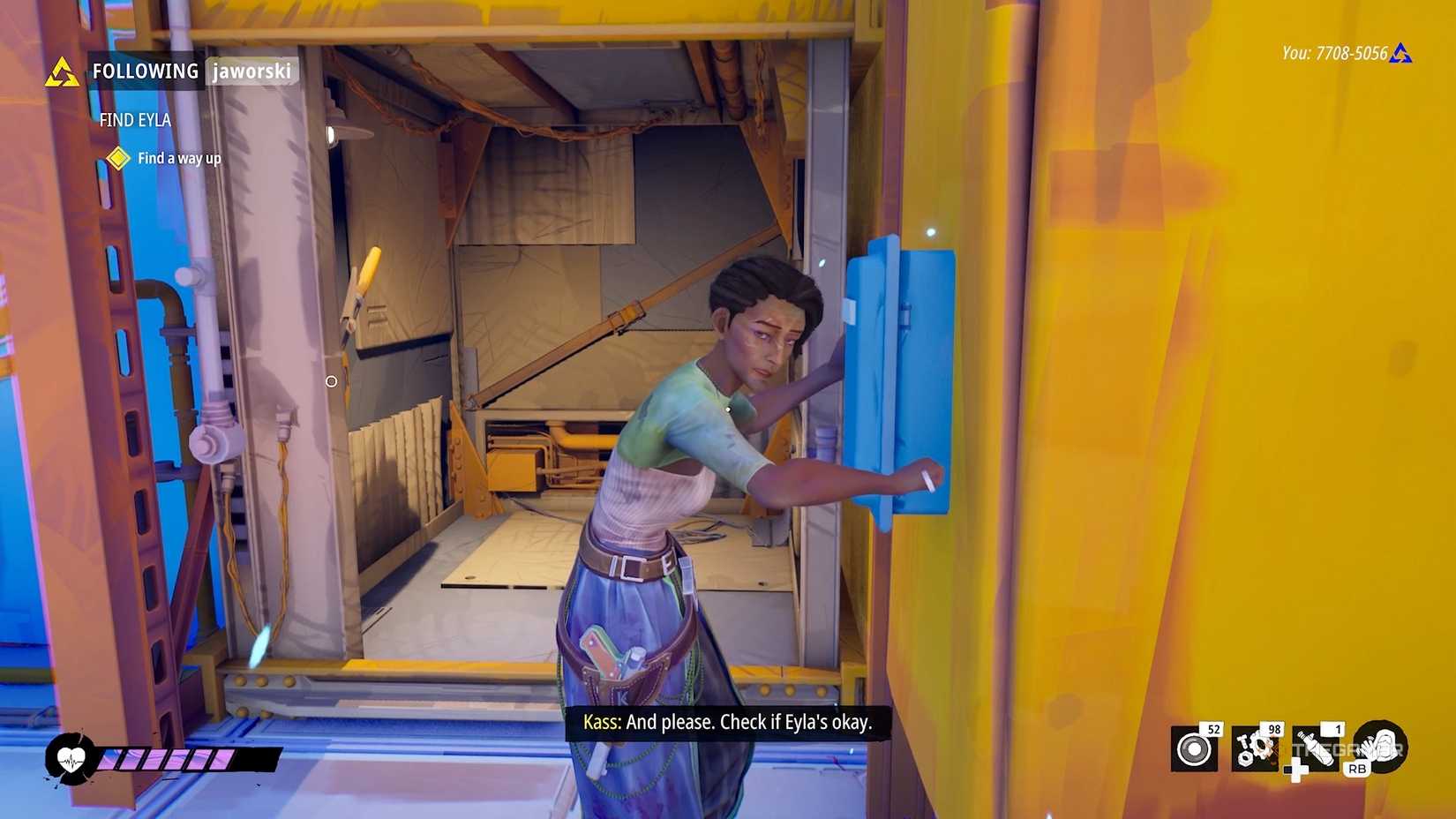Collapse the objective list under FIND EYLA
Screen dimensions: 1456x819
pos(134,119)
